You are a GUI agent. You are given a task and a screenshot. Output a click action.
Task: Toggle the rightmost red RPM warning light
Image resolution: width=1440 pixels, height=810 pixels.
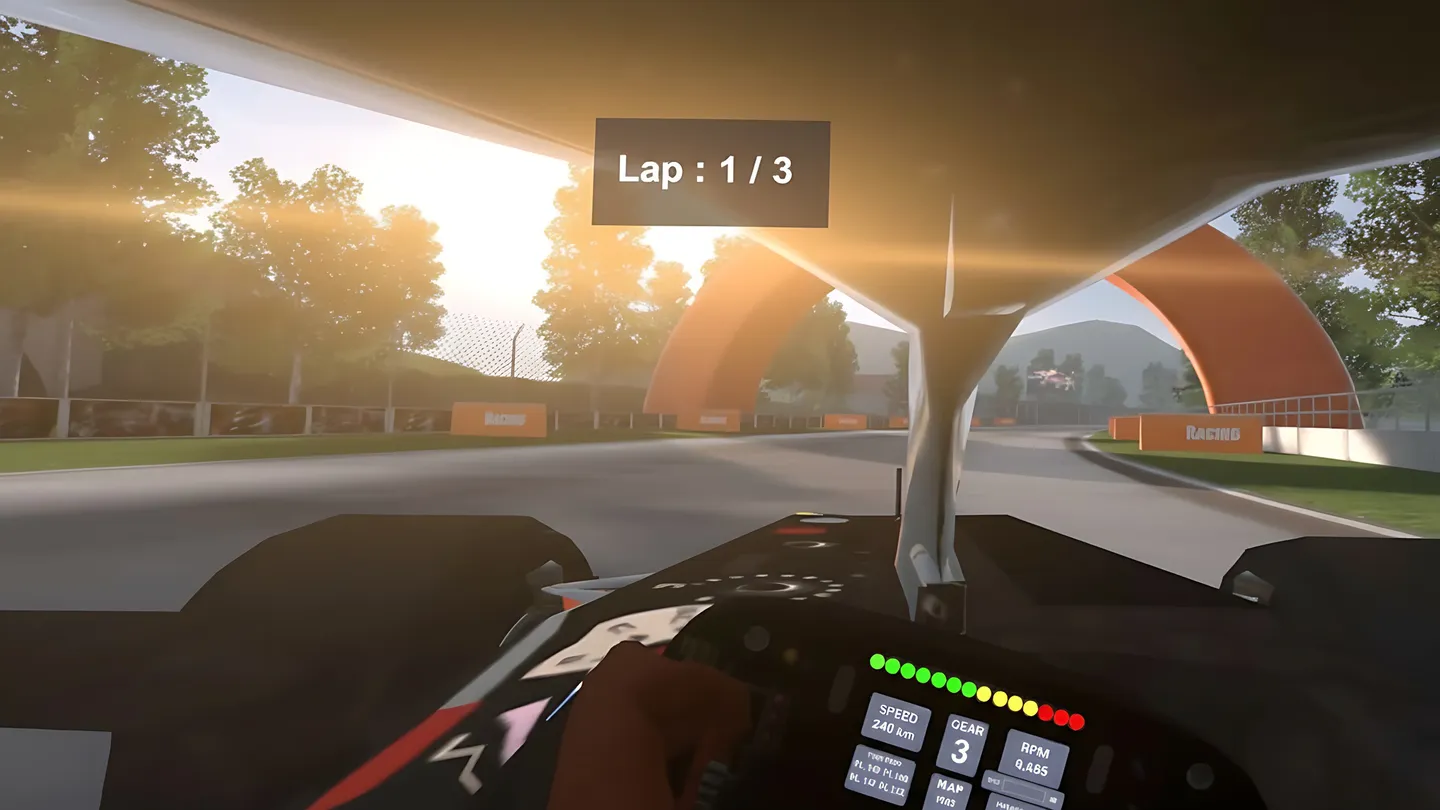click(1075, 720)
